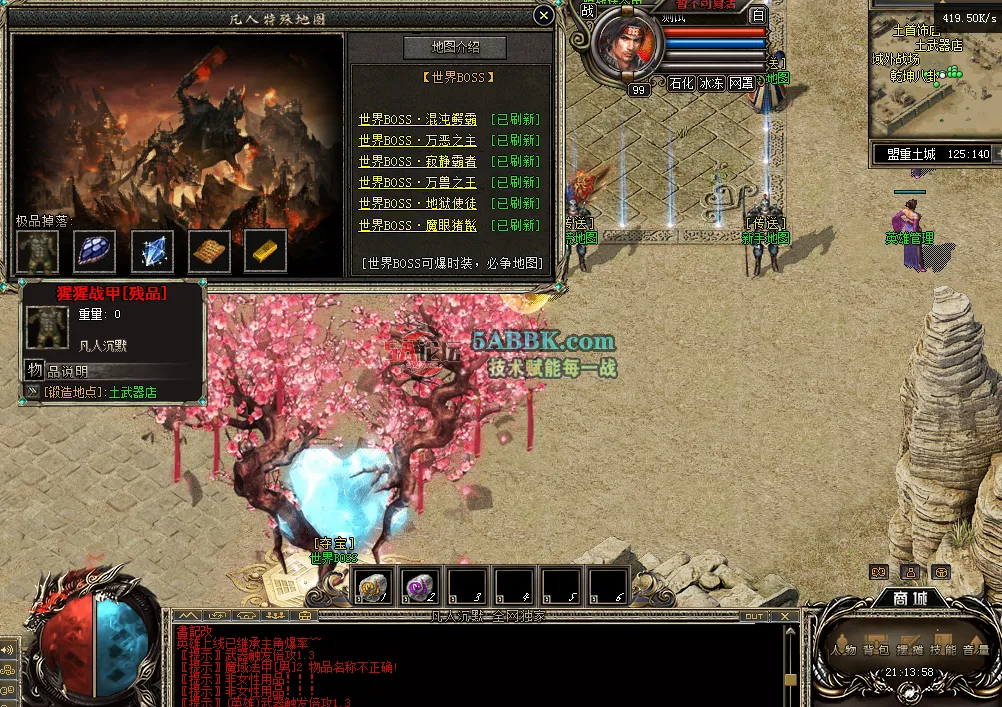Go to 世界BOSS·寂静霸者
The image size is (1002, 707).
(418, 161)
